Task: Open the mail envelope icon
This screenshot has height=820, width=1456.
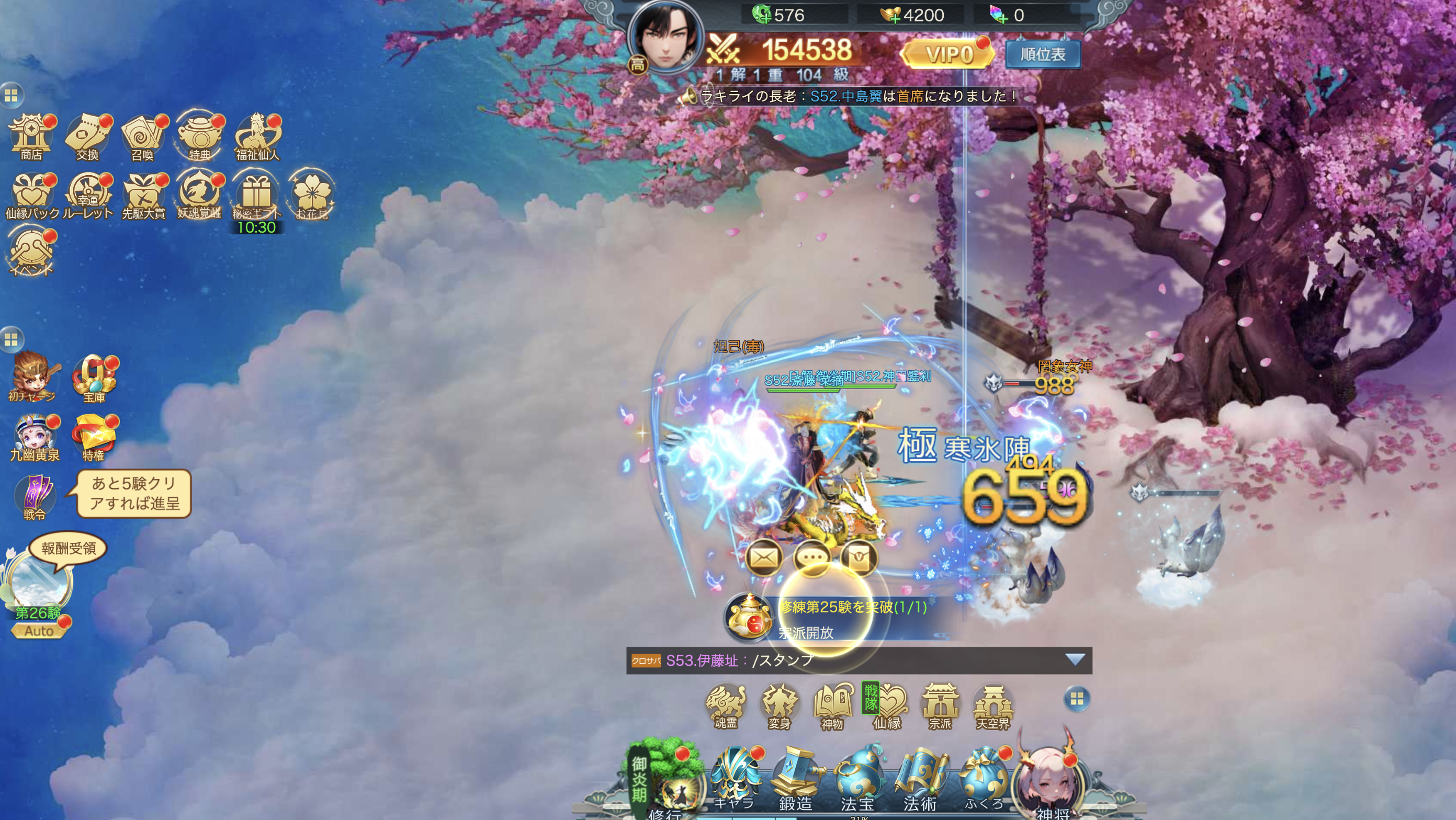Action: pos(764,558)
